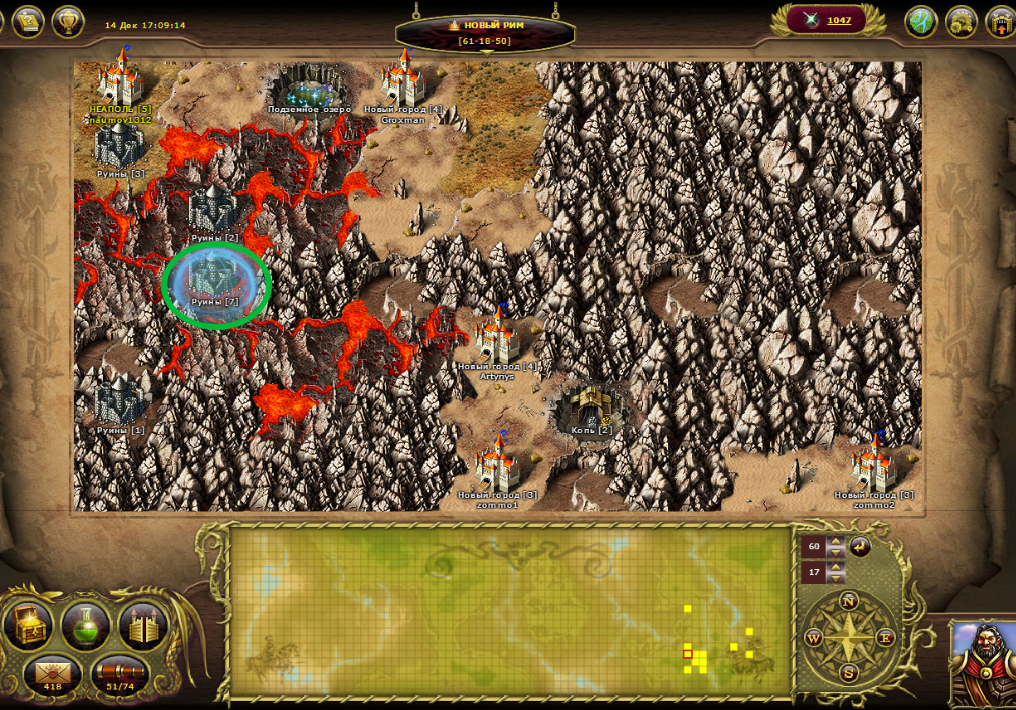Click the world minimap grid

click(510, 610)
